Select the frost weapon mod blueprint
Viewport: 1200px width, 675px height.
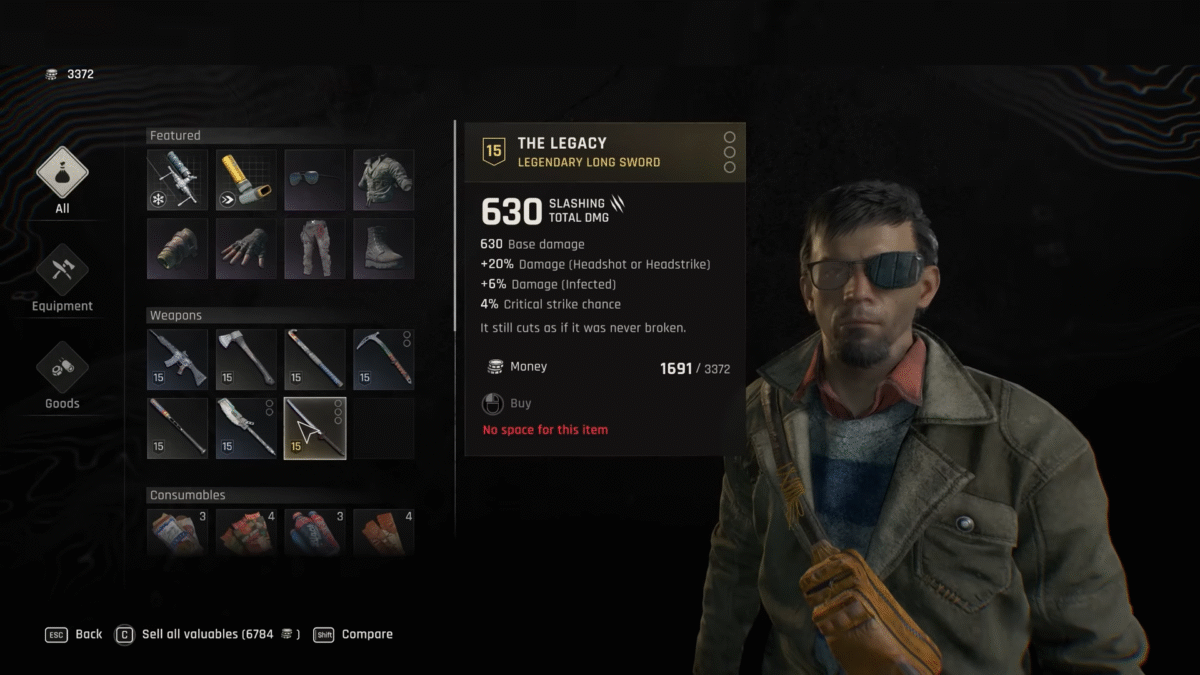177,180
